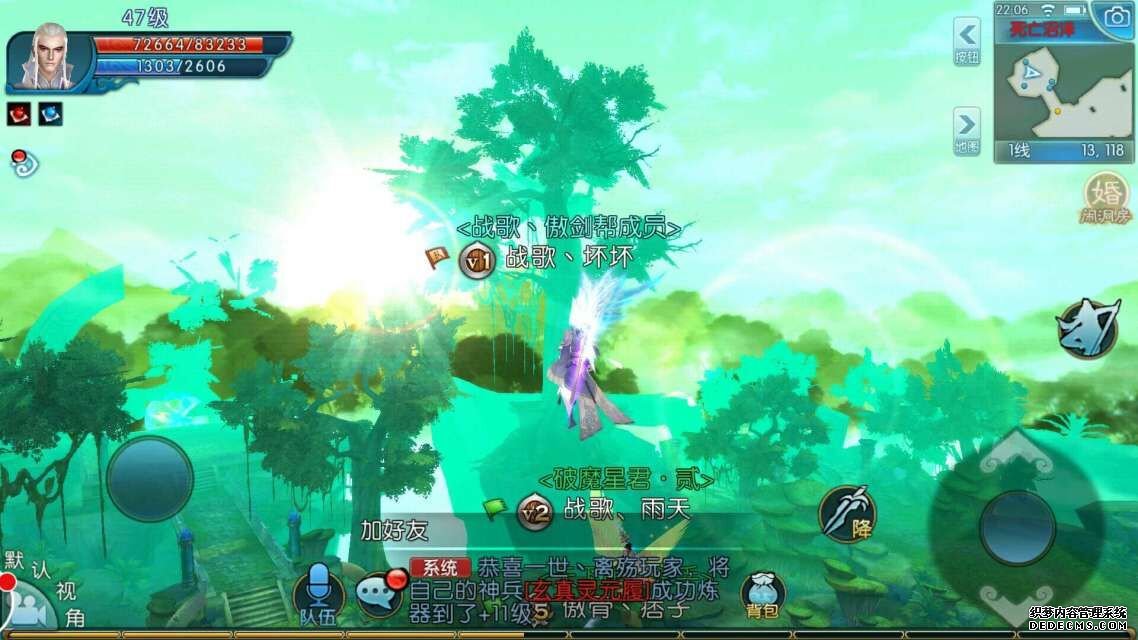Screen dimensions: 1138x640
Task: Open the minimap of the current zone
Action: click(x=1063, y=90)
